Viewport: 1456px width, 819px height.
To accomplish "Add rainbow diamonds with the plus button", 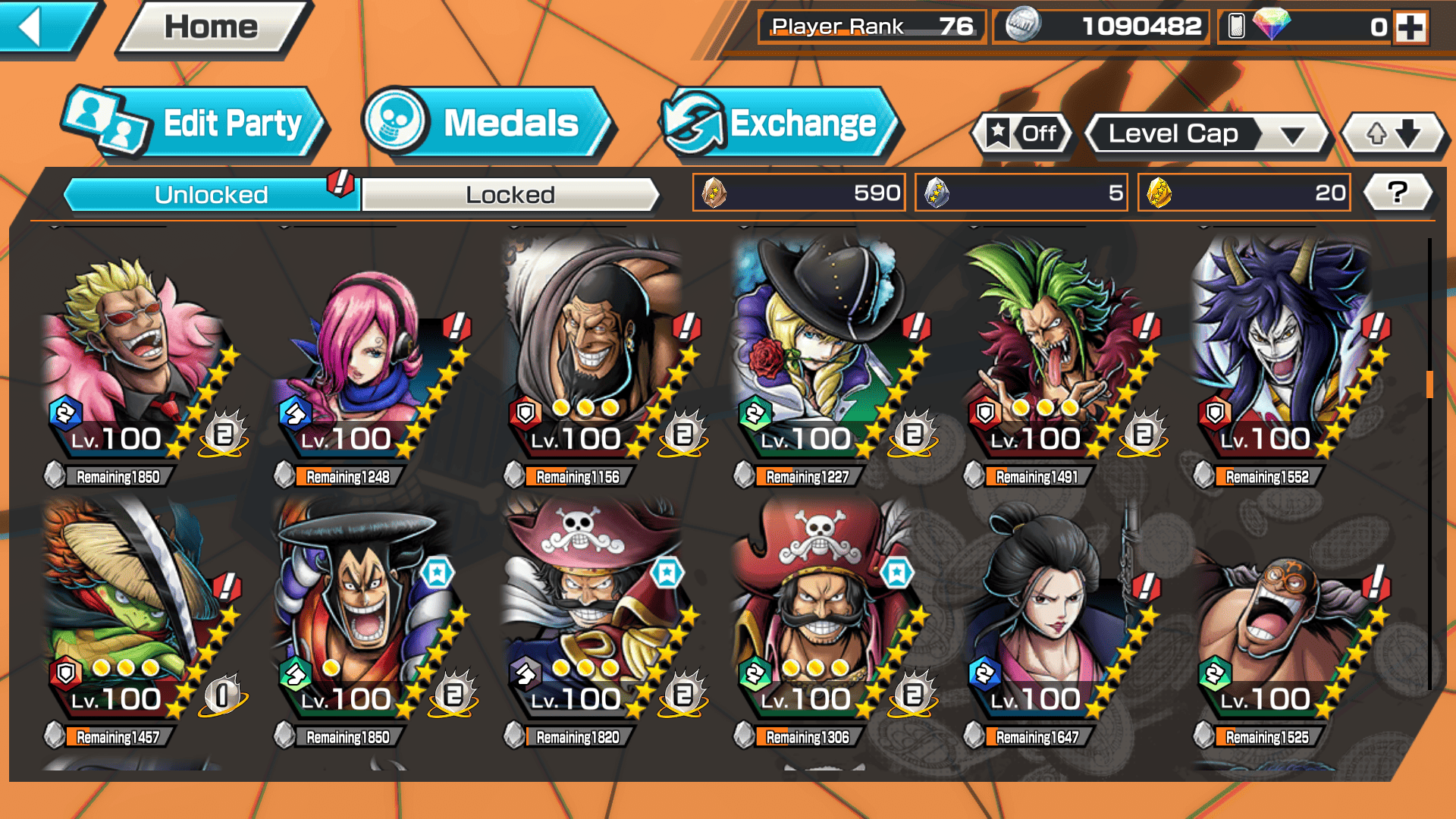I will tap(1410, 27).
